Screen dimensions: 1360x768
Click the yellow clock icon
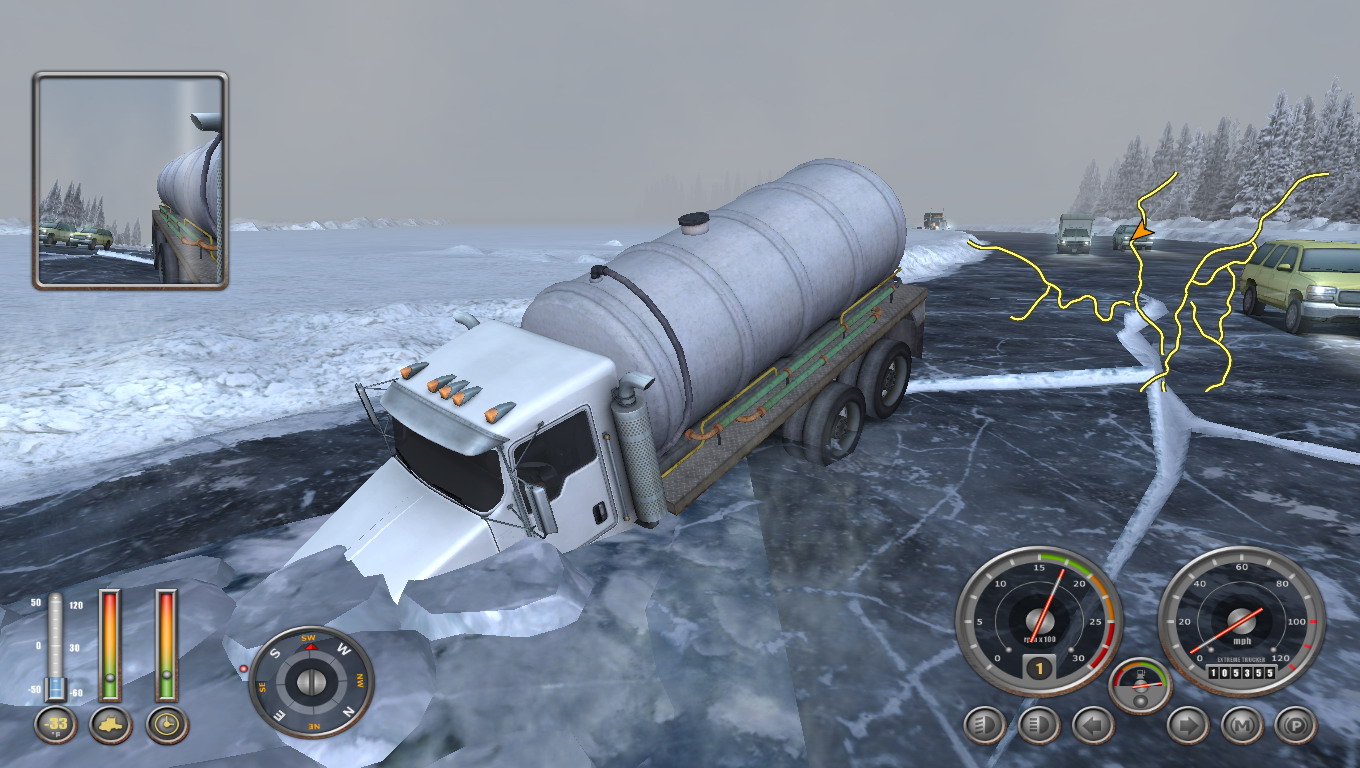click(x=167, y=724)
